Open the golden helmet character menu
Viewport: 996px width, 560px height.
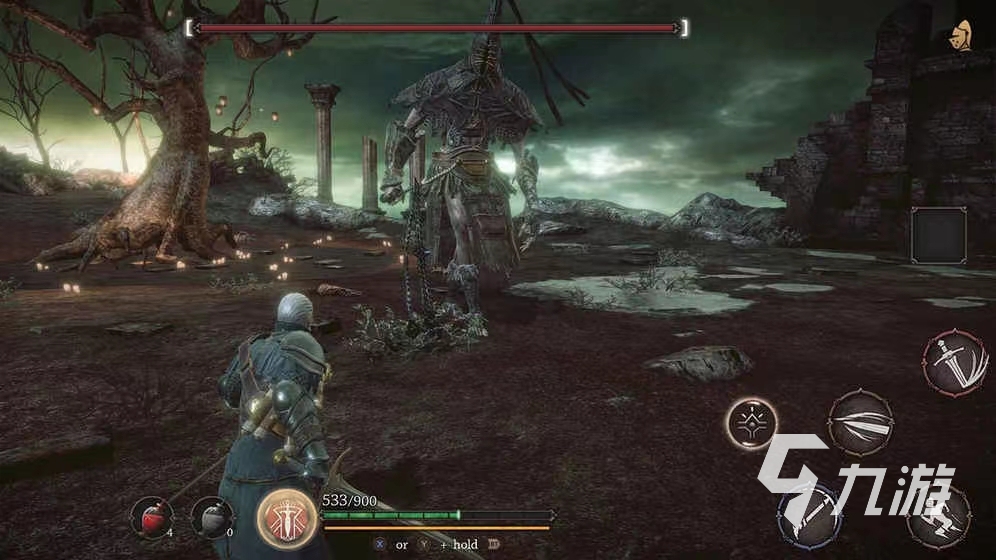964,35
